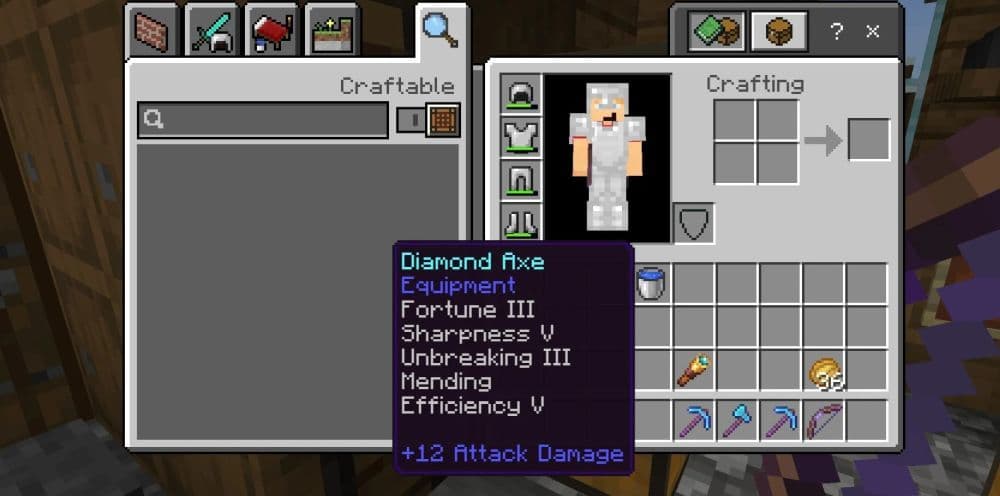
Task: Select the equipped helmet slot
Action: (x=521, y=94)
